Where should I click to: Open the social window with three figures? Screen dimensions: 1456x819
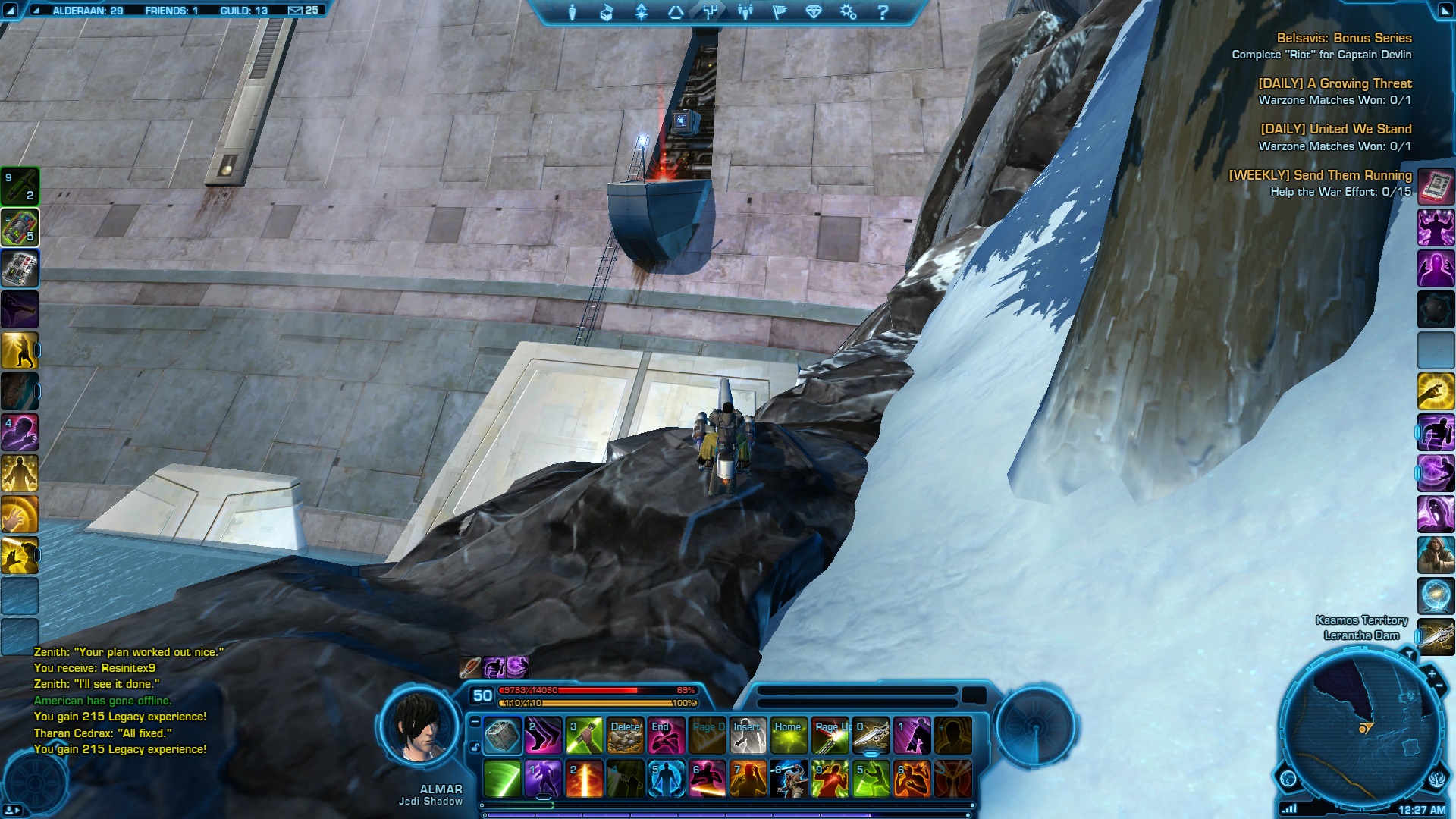[745, 12]
